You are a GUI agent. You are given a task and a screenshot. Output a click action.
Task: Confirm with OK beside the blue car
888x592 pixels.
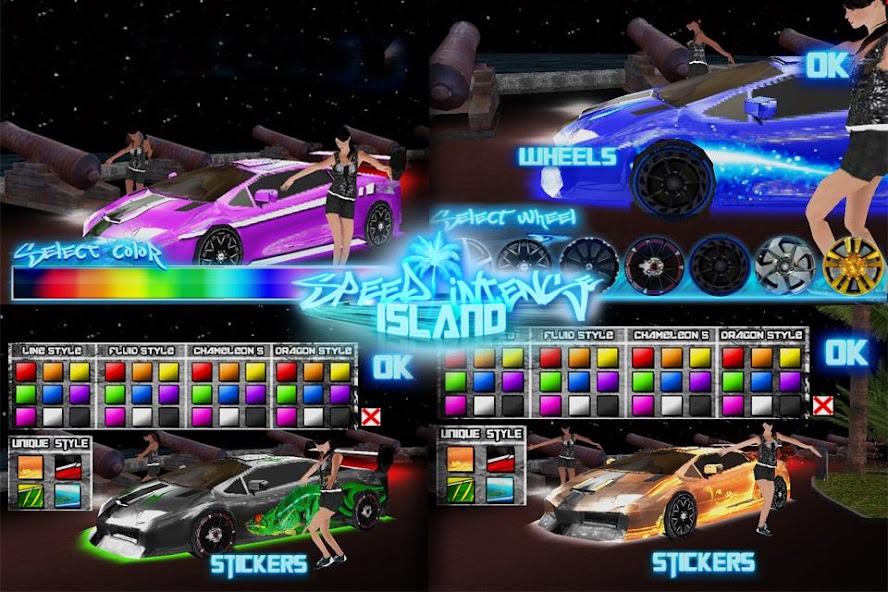pyautogui.click(x=828, y=66)
